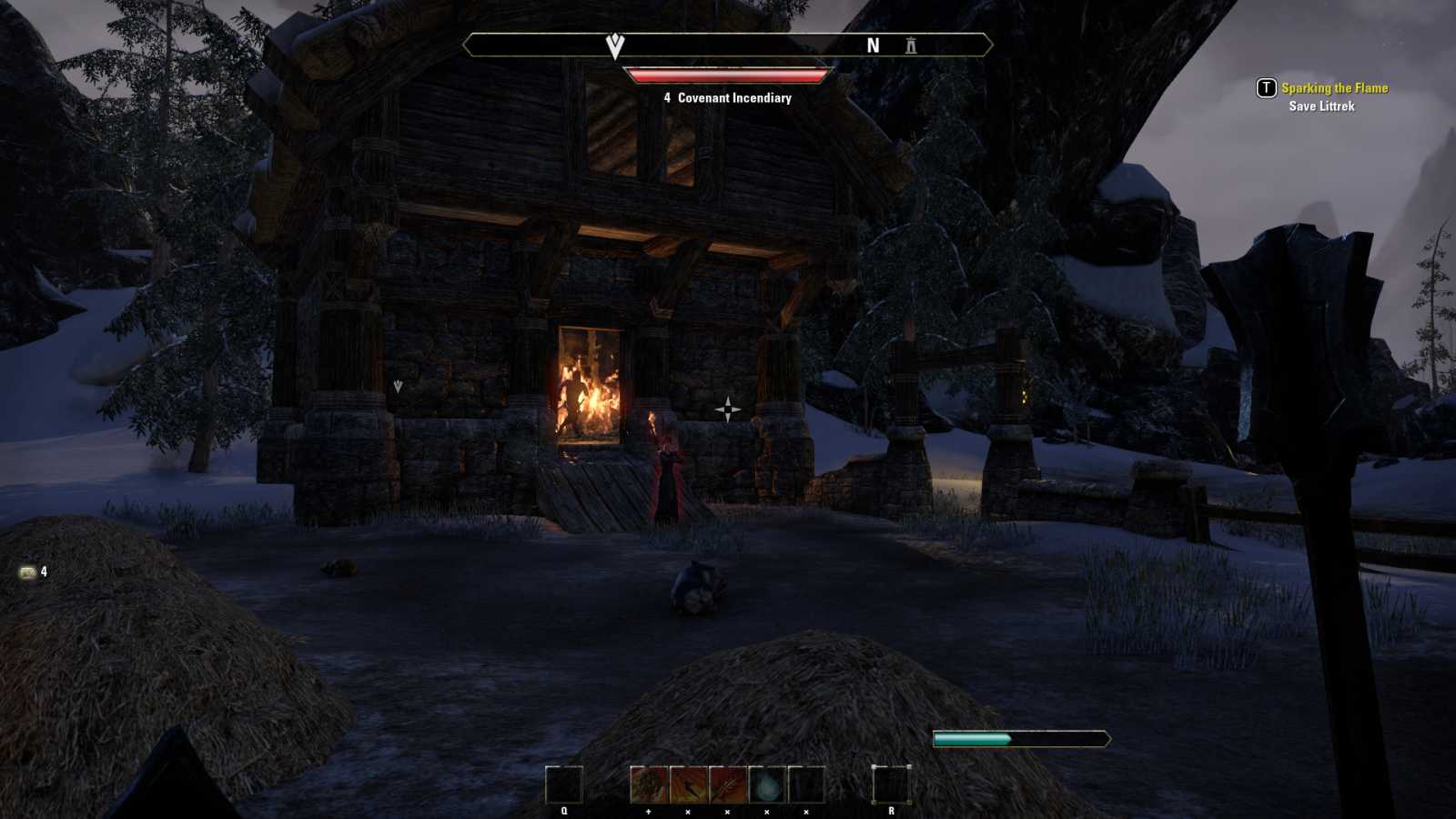Viewport: 1456px width, 819px height.
Task: Select the blue soul trap ability in slot four
Action: click(x=766, y=784)
